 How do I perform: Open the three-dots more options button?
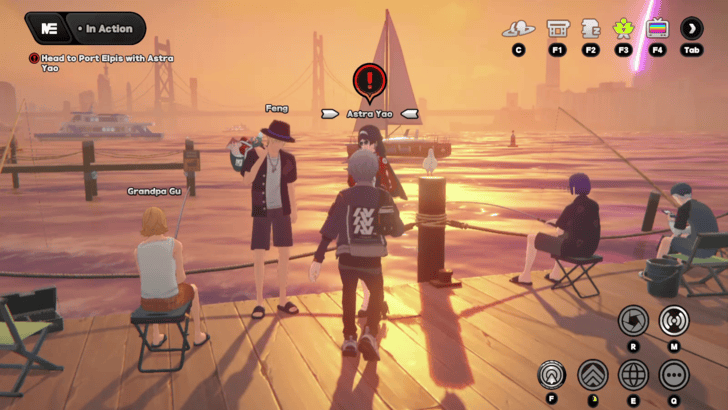674,375
